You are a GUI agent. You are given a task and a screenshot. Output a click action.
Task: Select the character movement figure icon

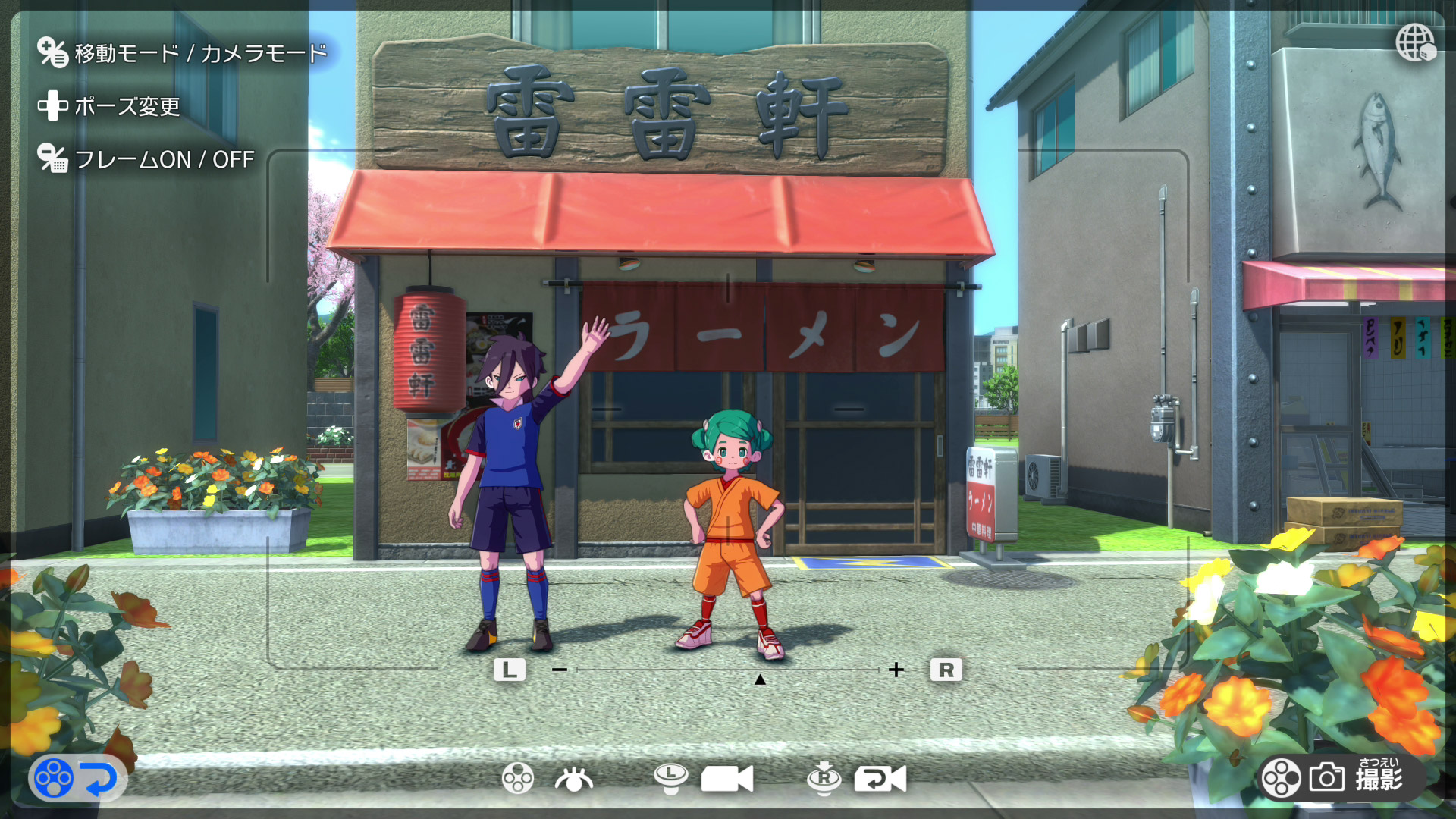(x=574, y=779)
